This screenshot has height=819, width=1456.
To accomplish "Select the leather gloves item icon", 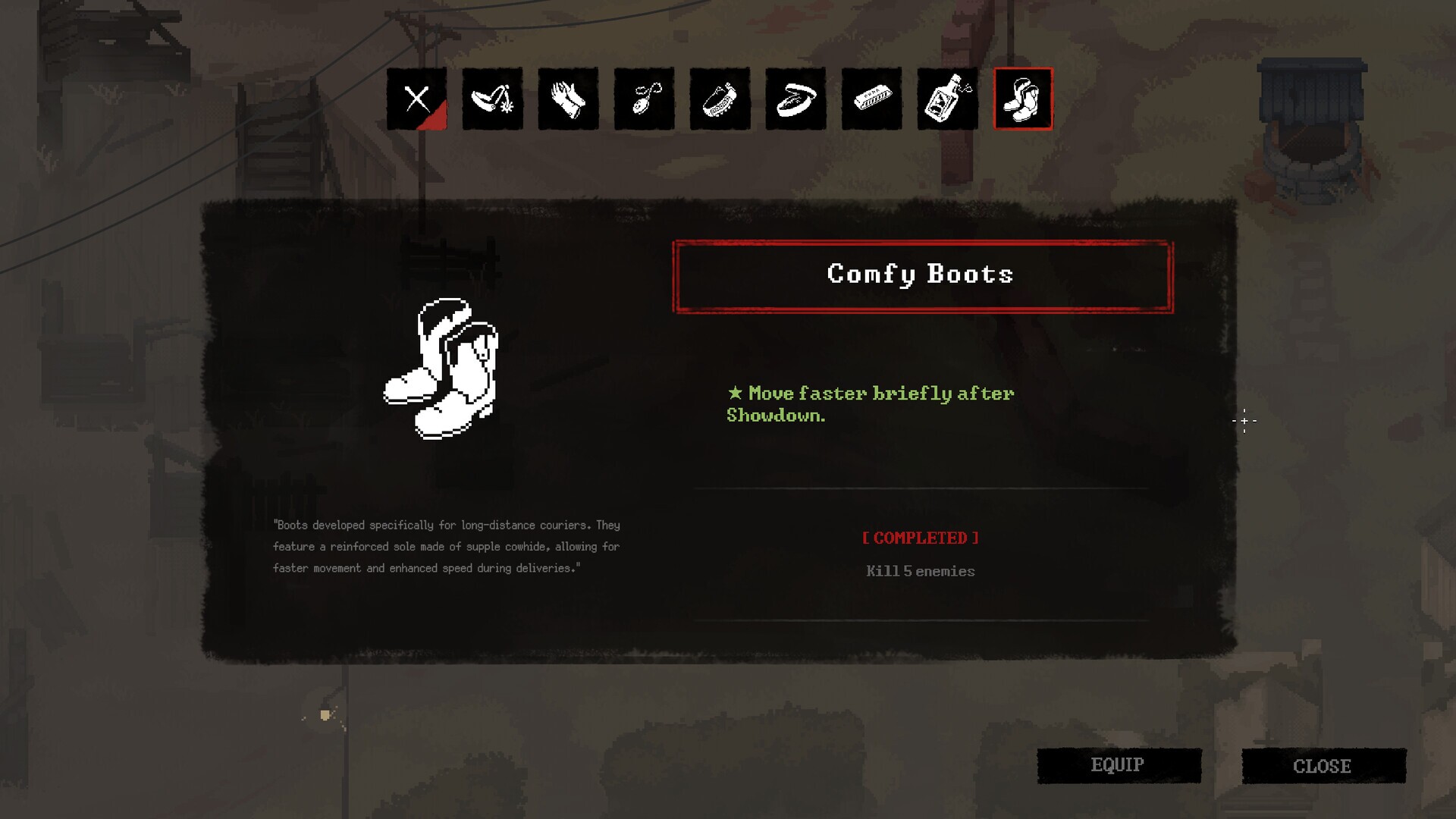I will tap(568, 99).
